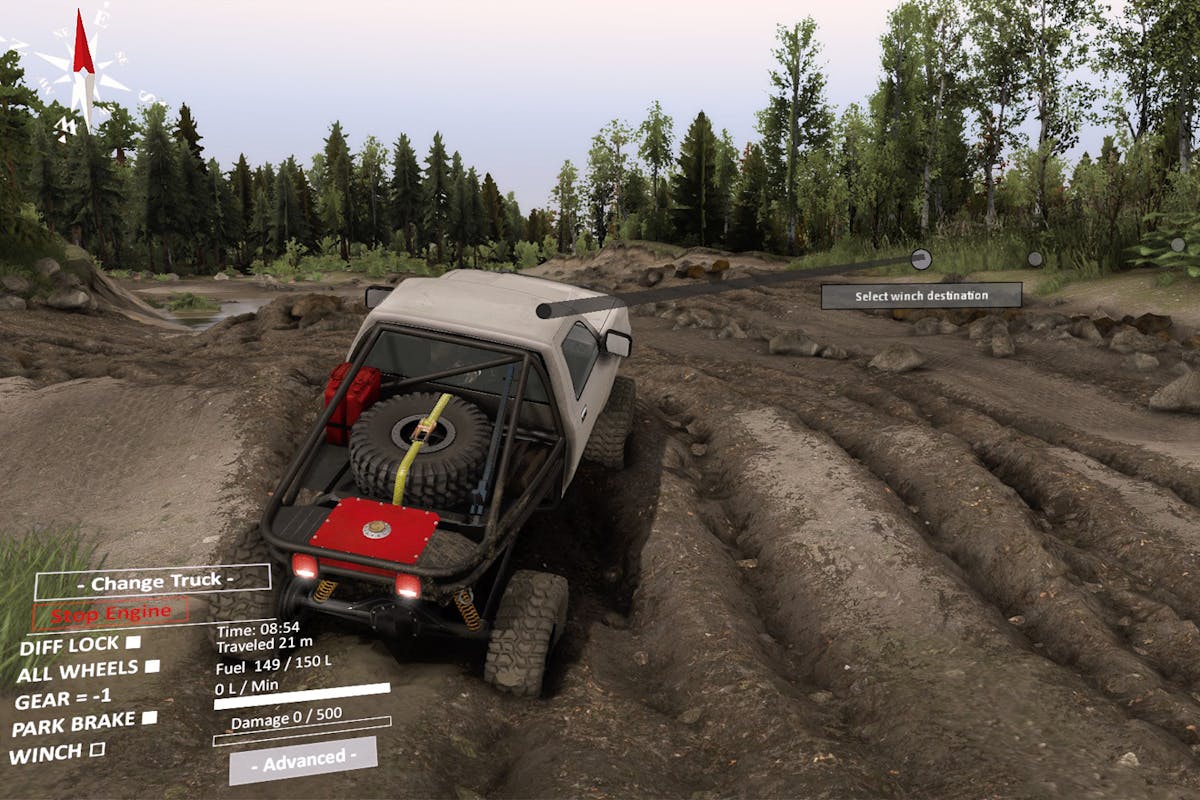
Task: Activate the WINCH checkbox
Action: [97, 749]
